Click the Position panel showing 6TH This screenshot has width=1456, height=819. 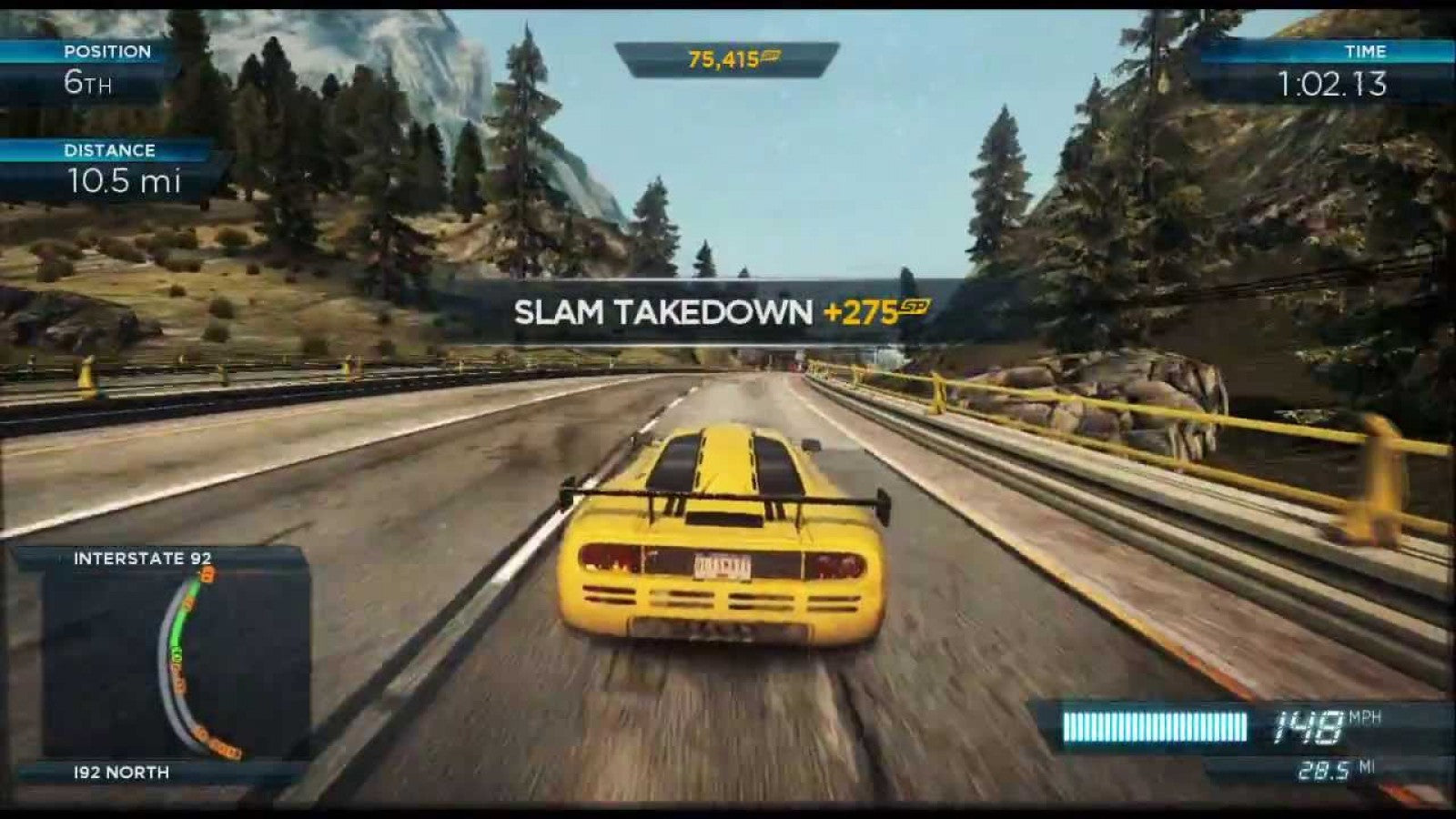(x=100, y=68)
